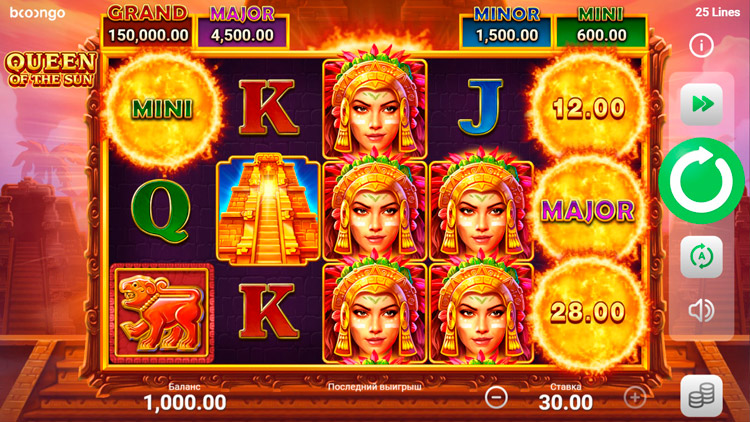Open the info paytable
This screenshot has height=422, width=750.
tap(701, 45)
